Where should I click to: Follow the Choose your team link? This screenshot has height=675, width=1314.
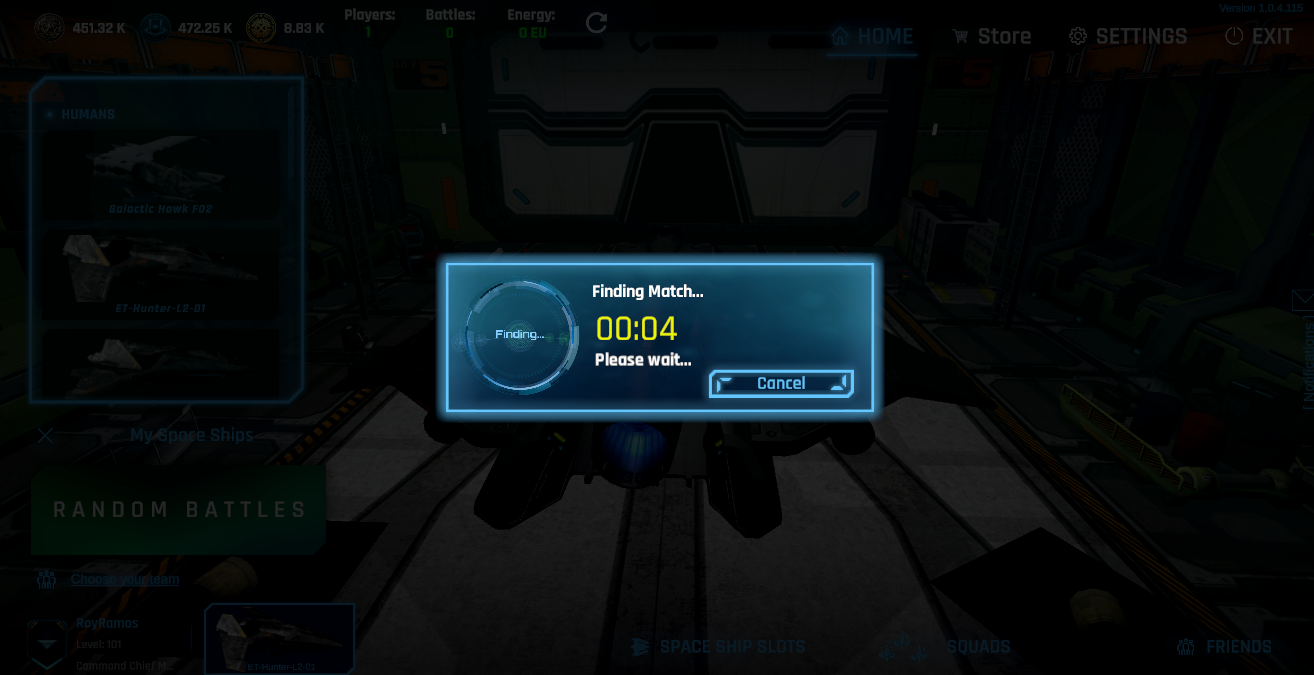(x=125, y=580)
